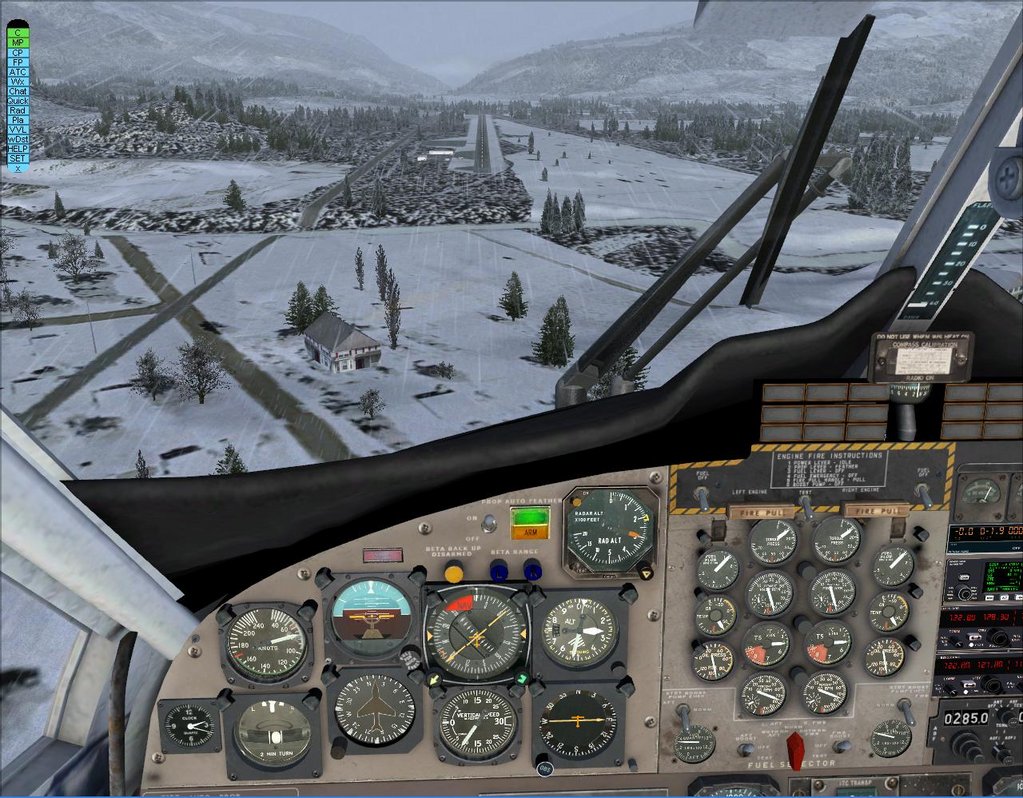The height and width of the screenshot is (798, 1023).
Task: Show the Rad radar entry
Action: pyautogui.click(x=17, y=110)
